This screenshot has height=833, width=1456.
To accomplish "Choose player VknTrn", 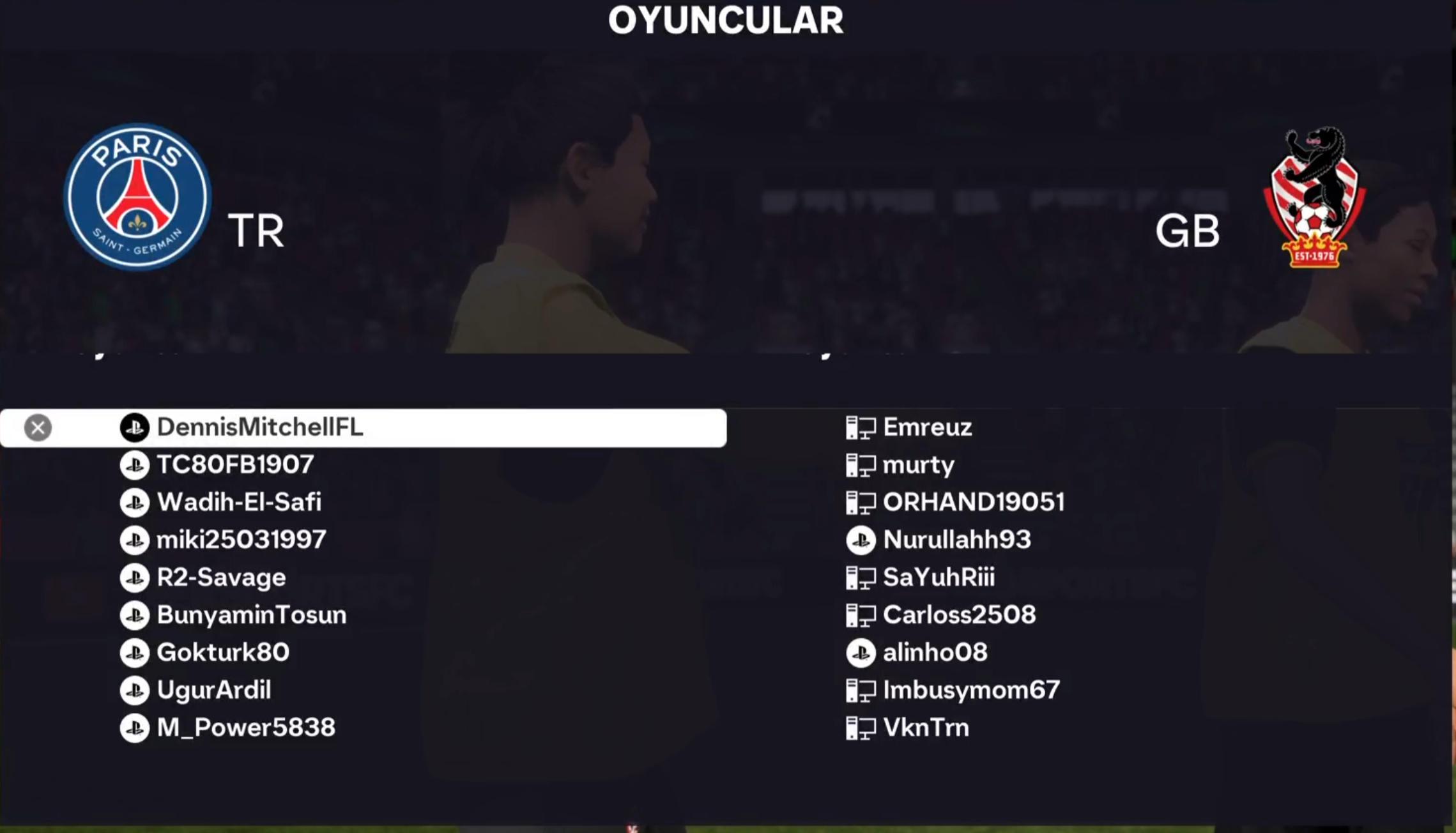I will point(925,728).
